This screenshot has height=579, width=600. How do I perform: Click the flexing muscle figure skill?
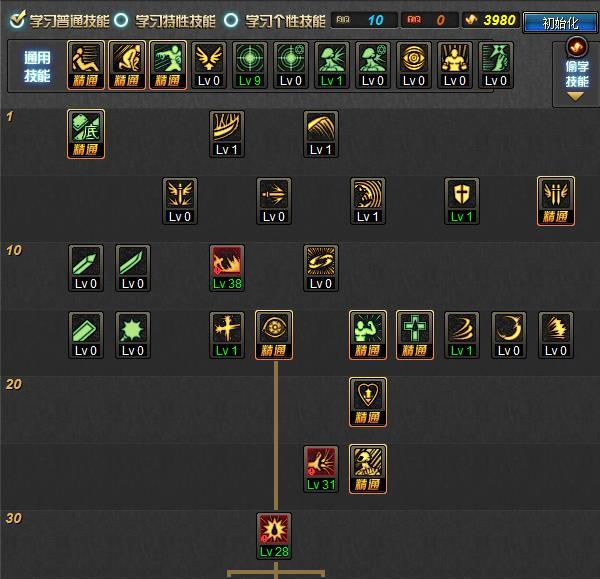pos(368,334)
